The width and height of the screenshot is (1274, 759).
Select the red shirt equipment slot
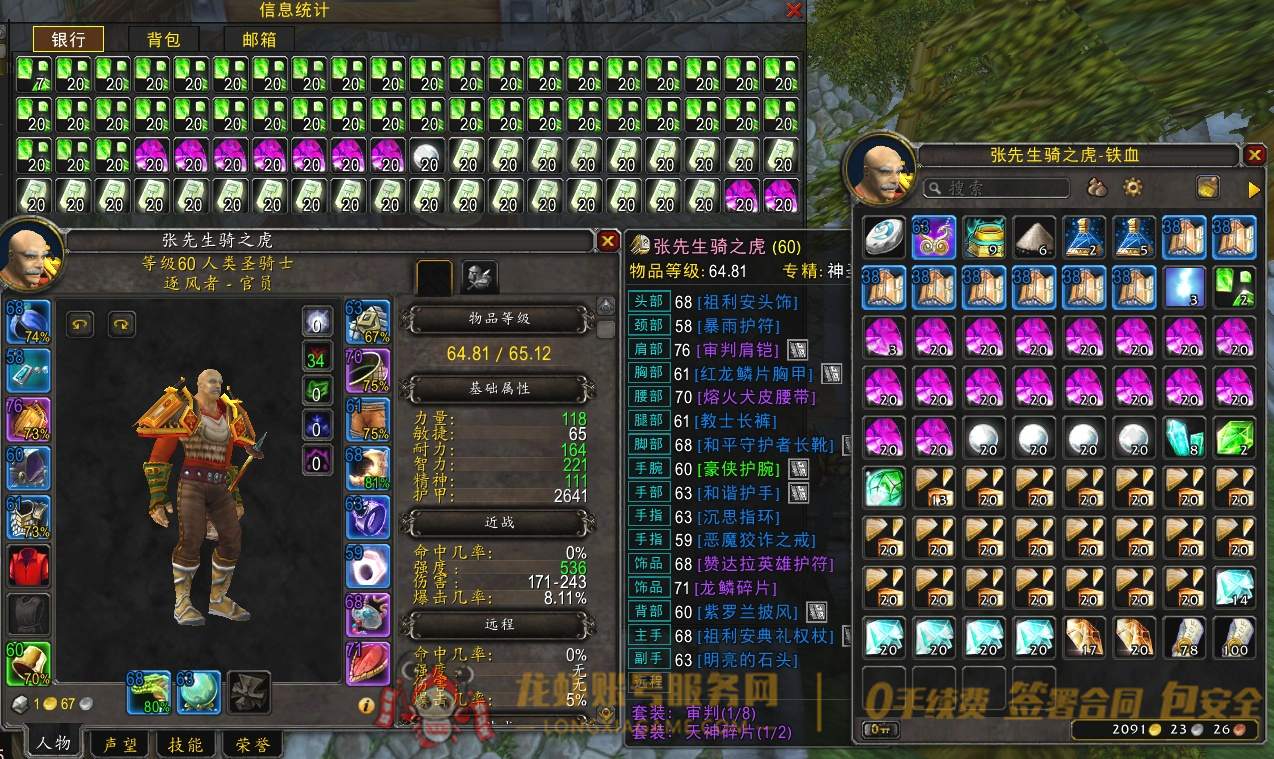tap(28, 566)
